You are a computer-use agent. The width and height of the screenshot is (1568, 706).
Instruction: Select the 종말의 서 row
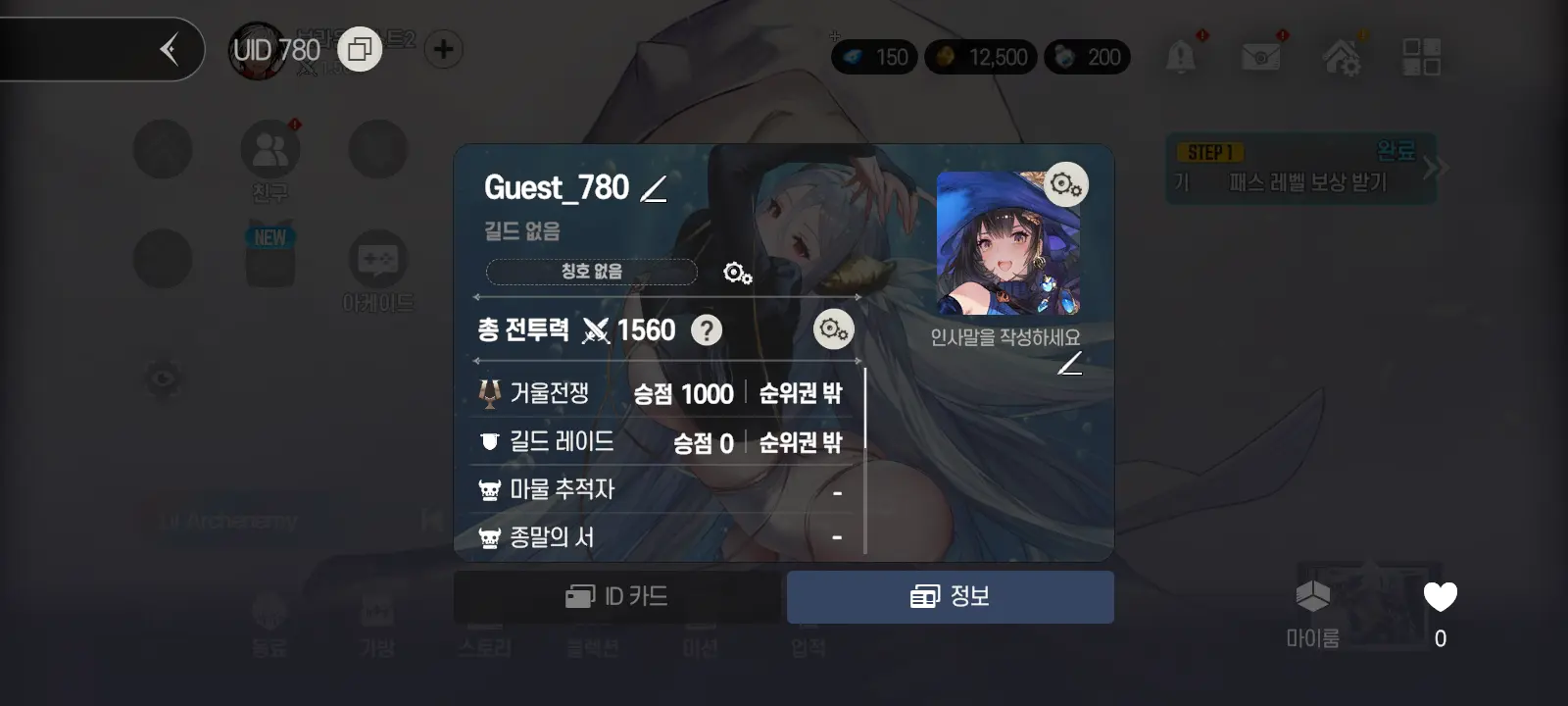point(659,537)
